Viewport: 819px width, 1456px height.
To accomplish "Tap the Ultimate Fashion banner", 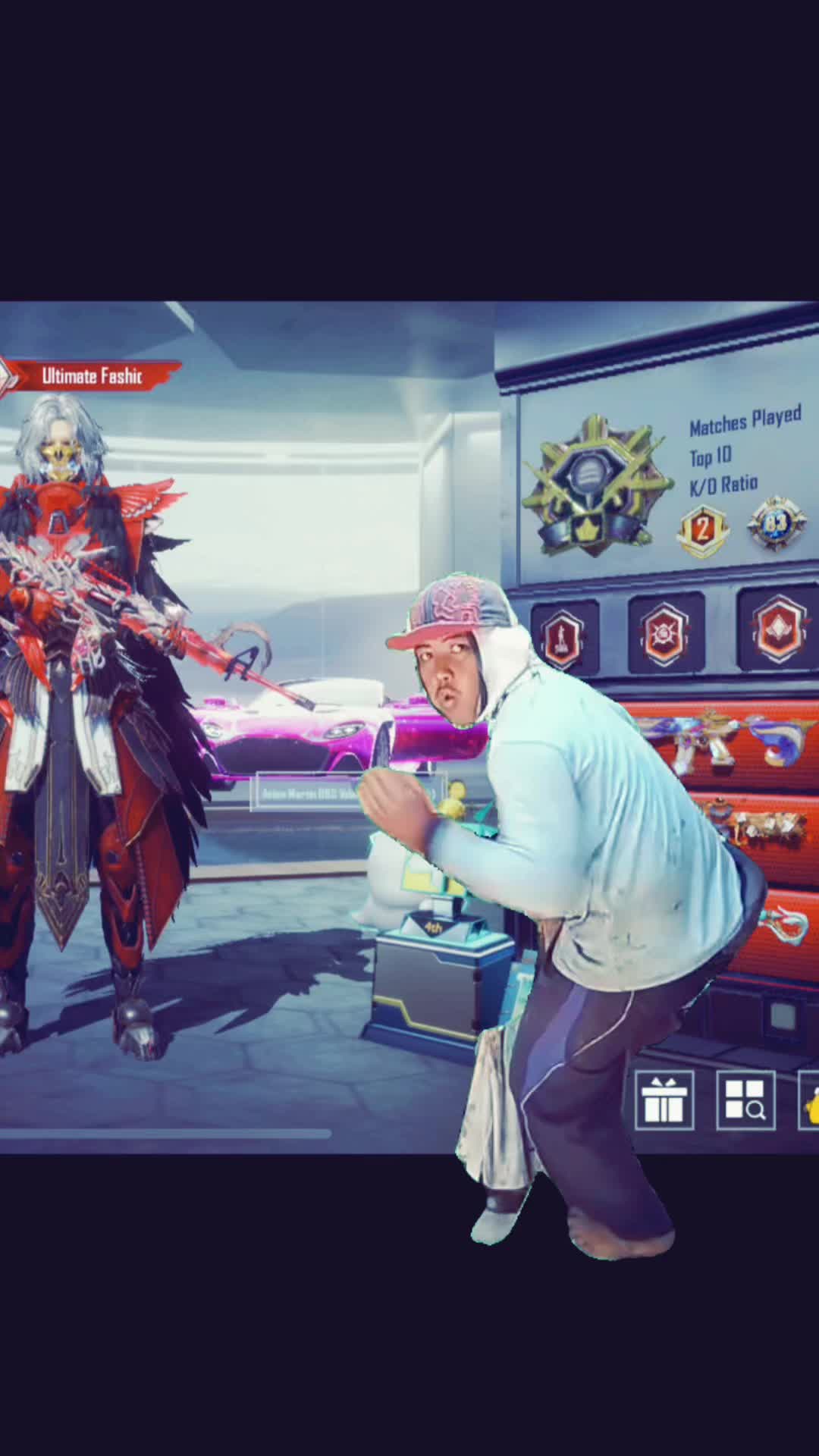I will click(91, 376).
